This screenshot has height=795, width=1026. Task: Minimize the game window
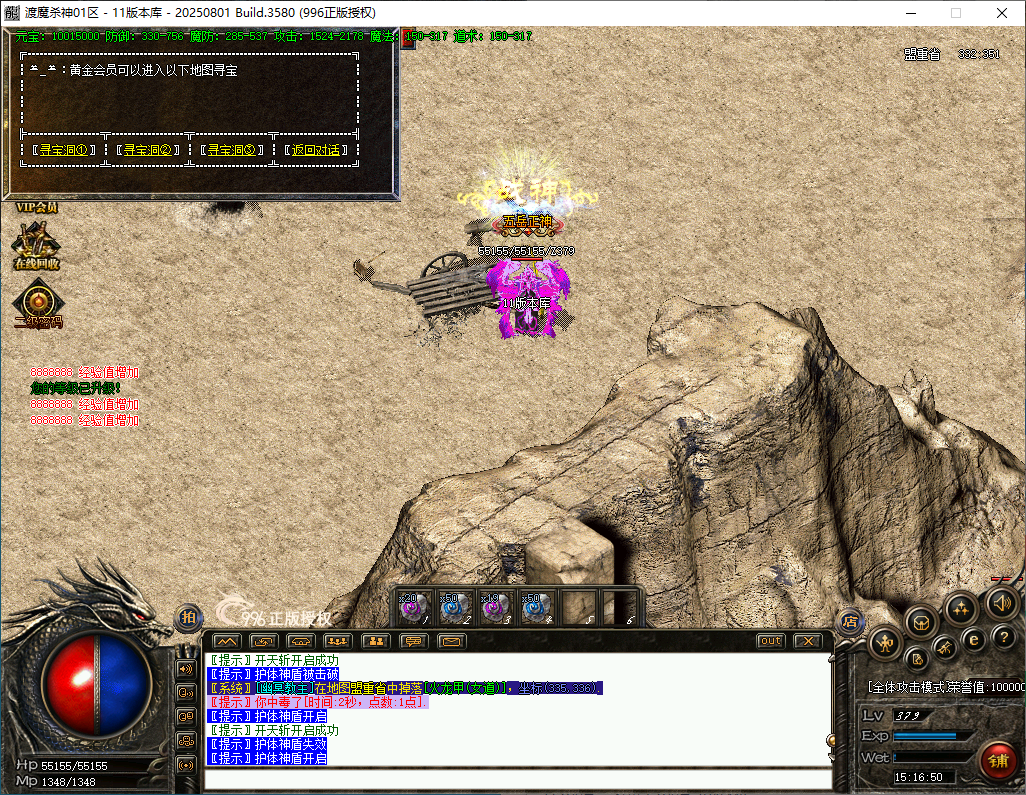(910, 13)
